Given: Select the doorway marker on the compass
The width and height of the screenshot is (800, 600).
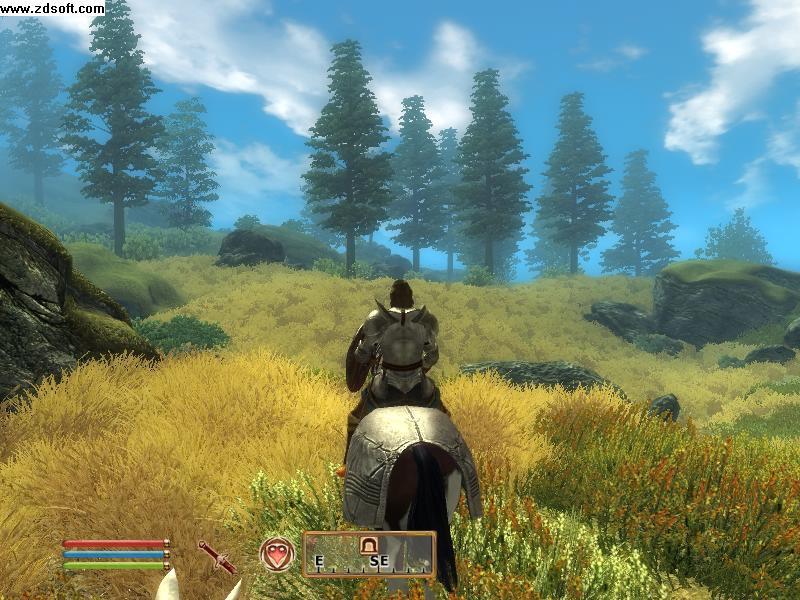Looking at the screenshot, I should [x=369, y=545].
